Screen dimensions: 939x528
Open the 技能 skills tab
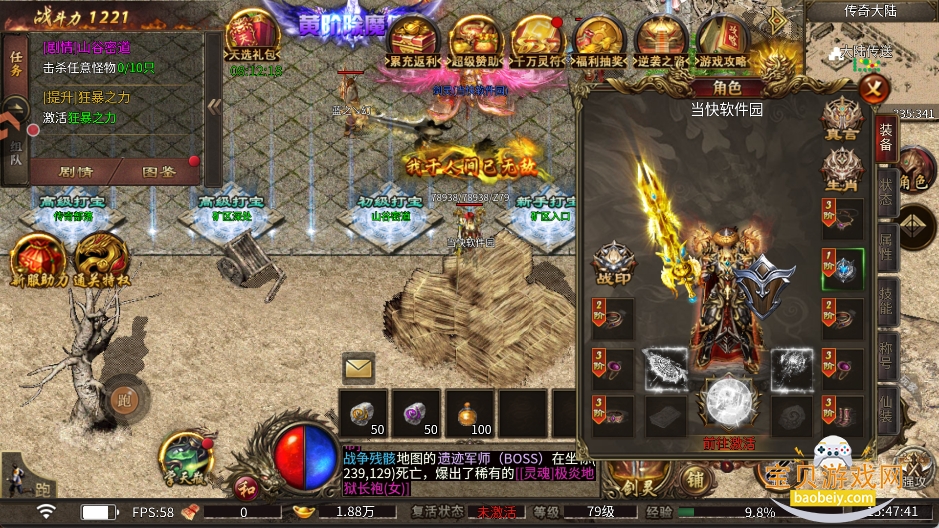[886, 297]
